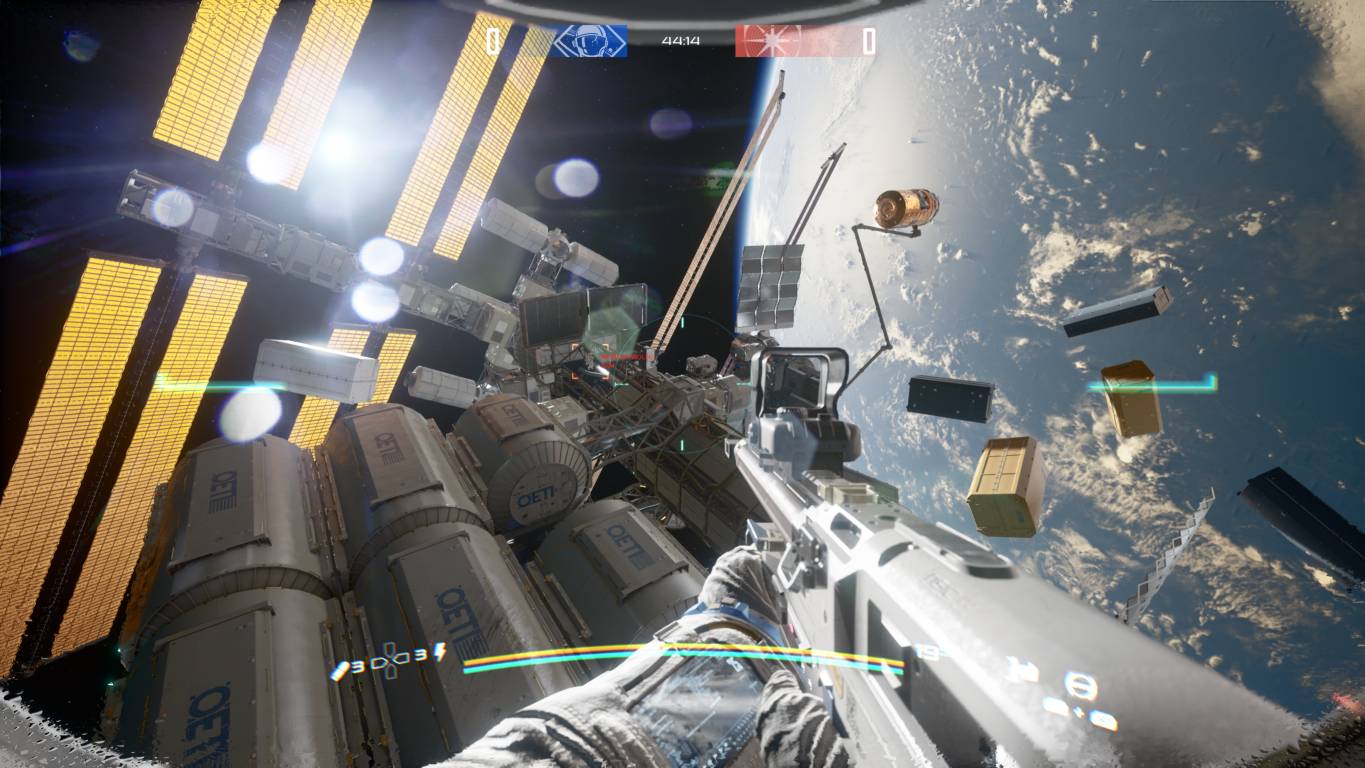The width and height of the screenshot is (1365, 768).
Task: Select the cross-shaped equipment selector icon
Action: pos(392,662)
